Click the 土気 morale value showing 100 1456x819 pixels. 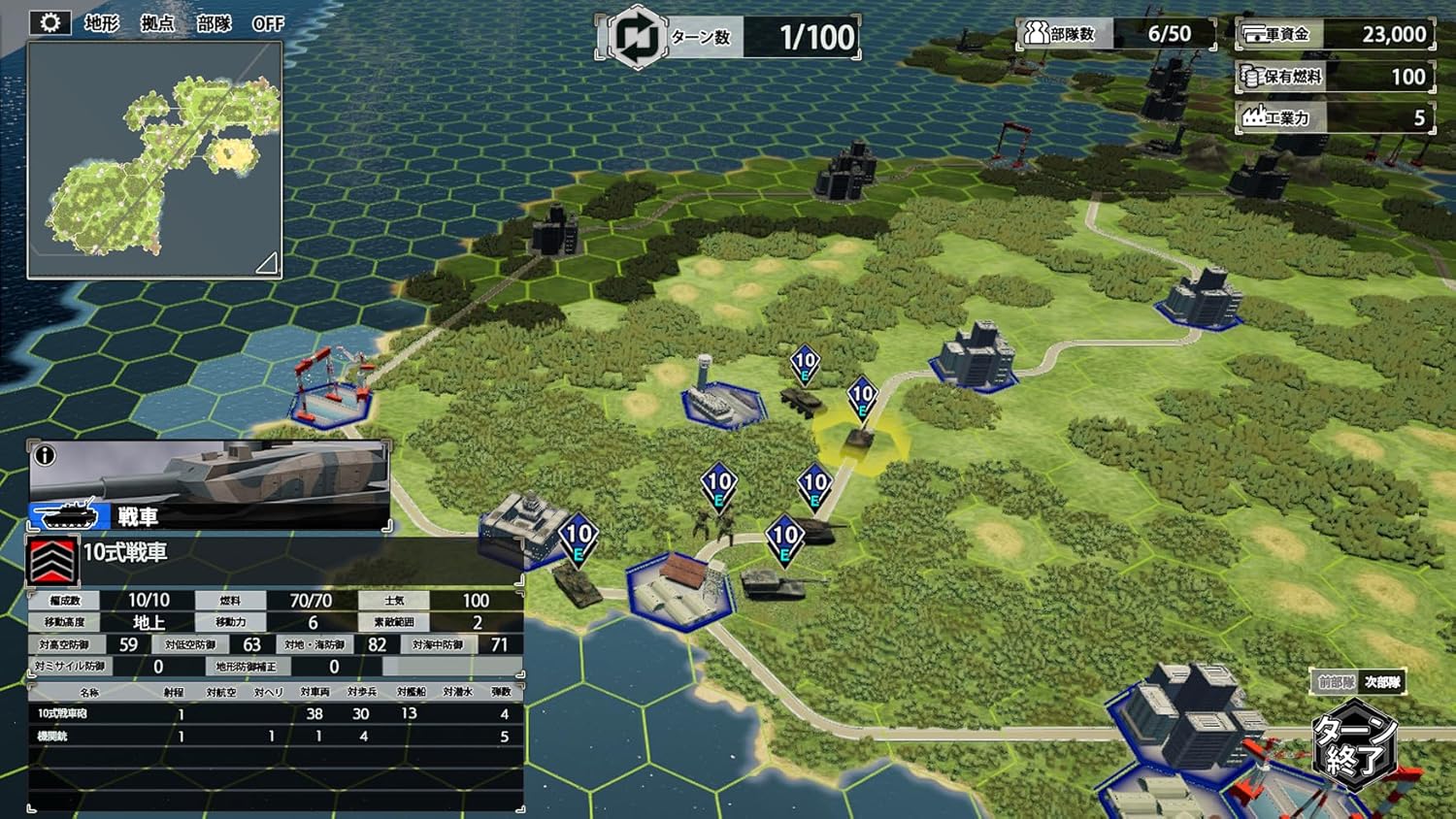pos(476,600)
